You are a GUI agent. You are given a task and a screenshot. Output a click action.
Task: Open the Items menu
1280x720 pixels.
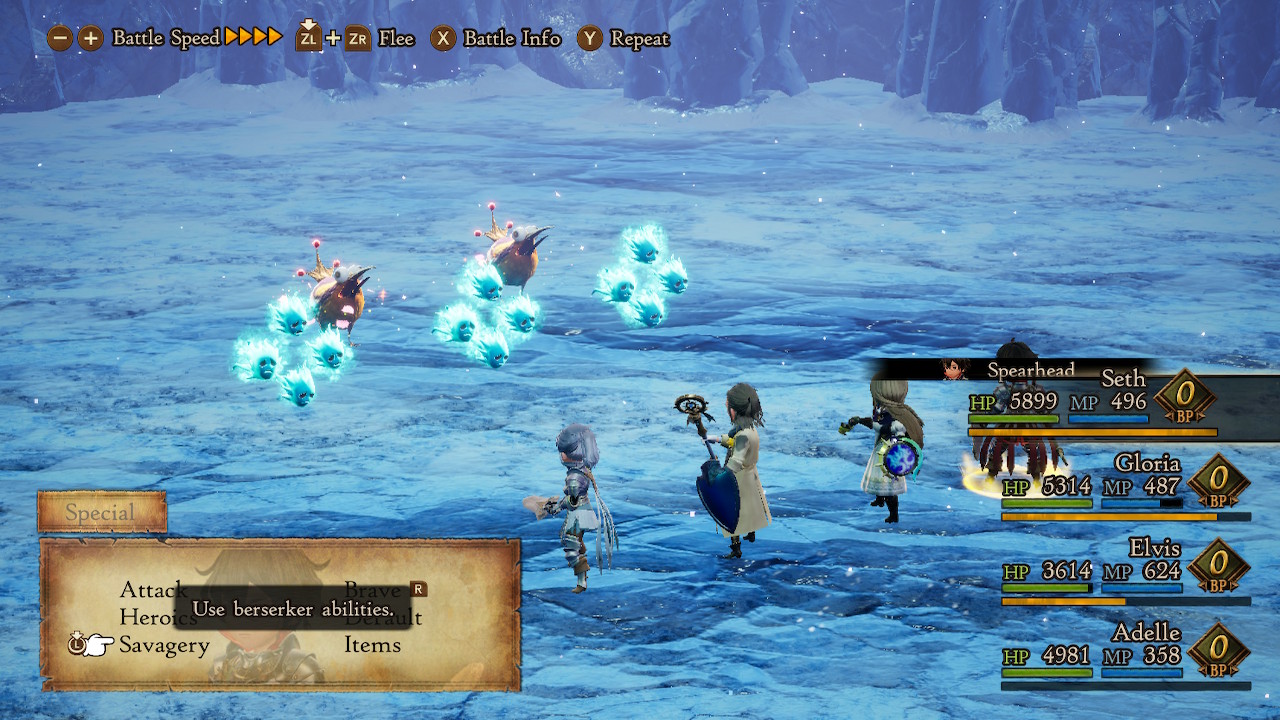coord(372,645)
